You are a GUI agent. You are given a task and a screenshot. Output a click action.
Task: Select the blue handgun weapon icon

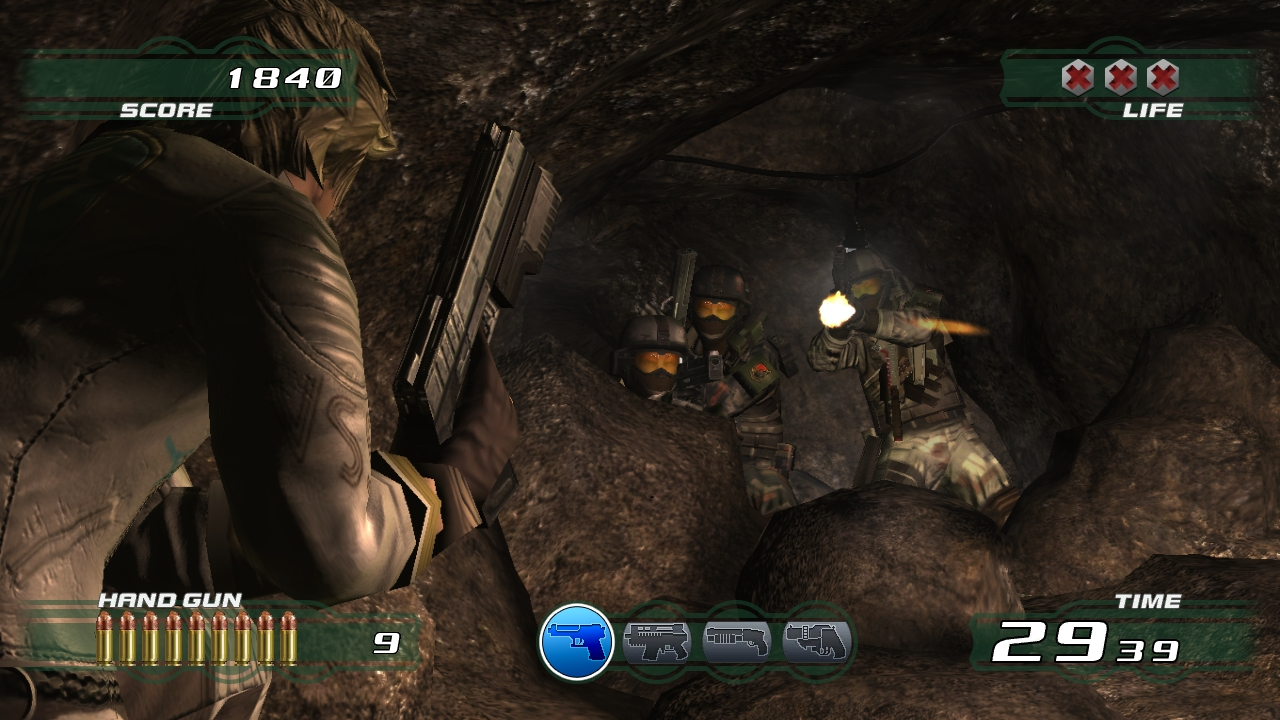pos(577,642)
